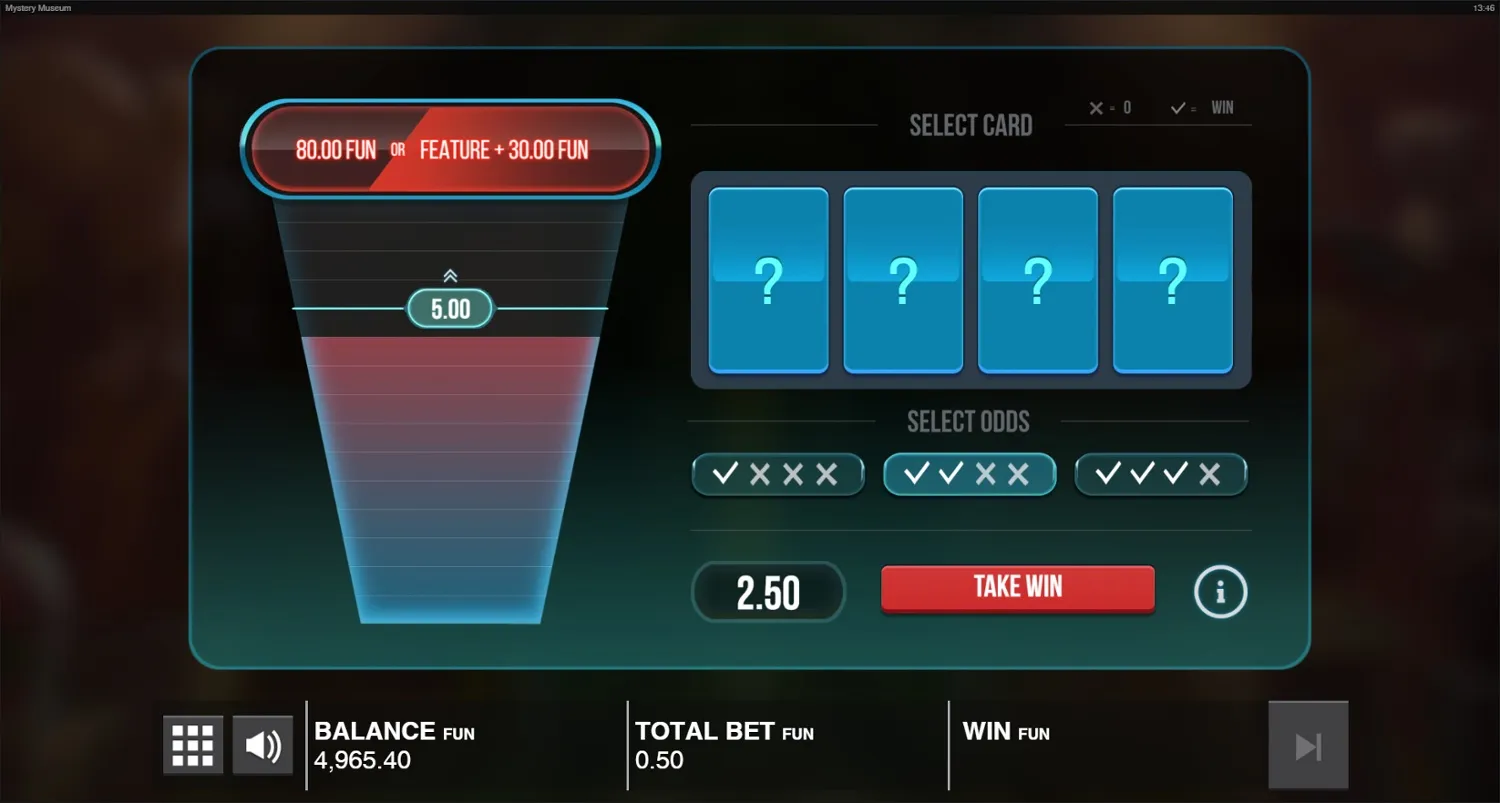1500x803 pixels.
Task: Click the SELECT CARD heading
Action: 970,124
